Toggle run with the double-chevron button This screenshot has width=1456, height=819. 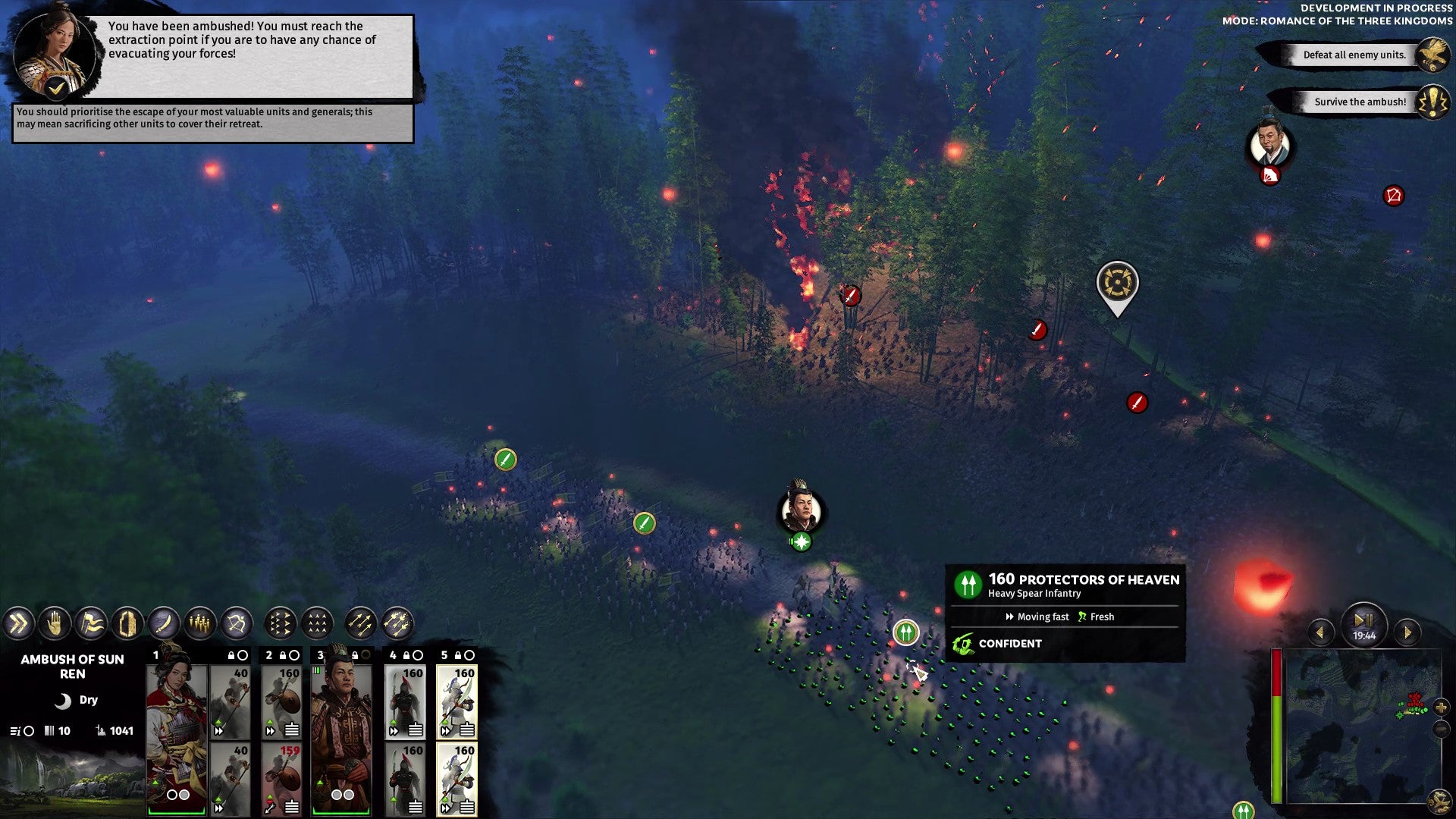tap(18, 624)
